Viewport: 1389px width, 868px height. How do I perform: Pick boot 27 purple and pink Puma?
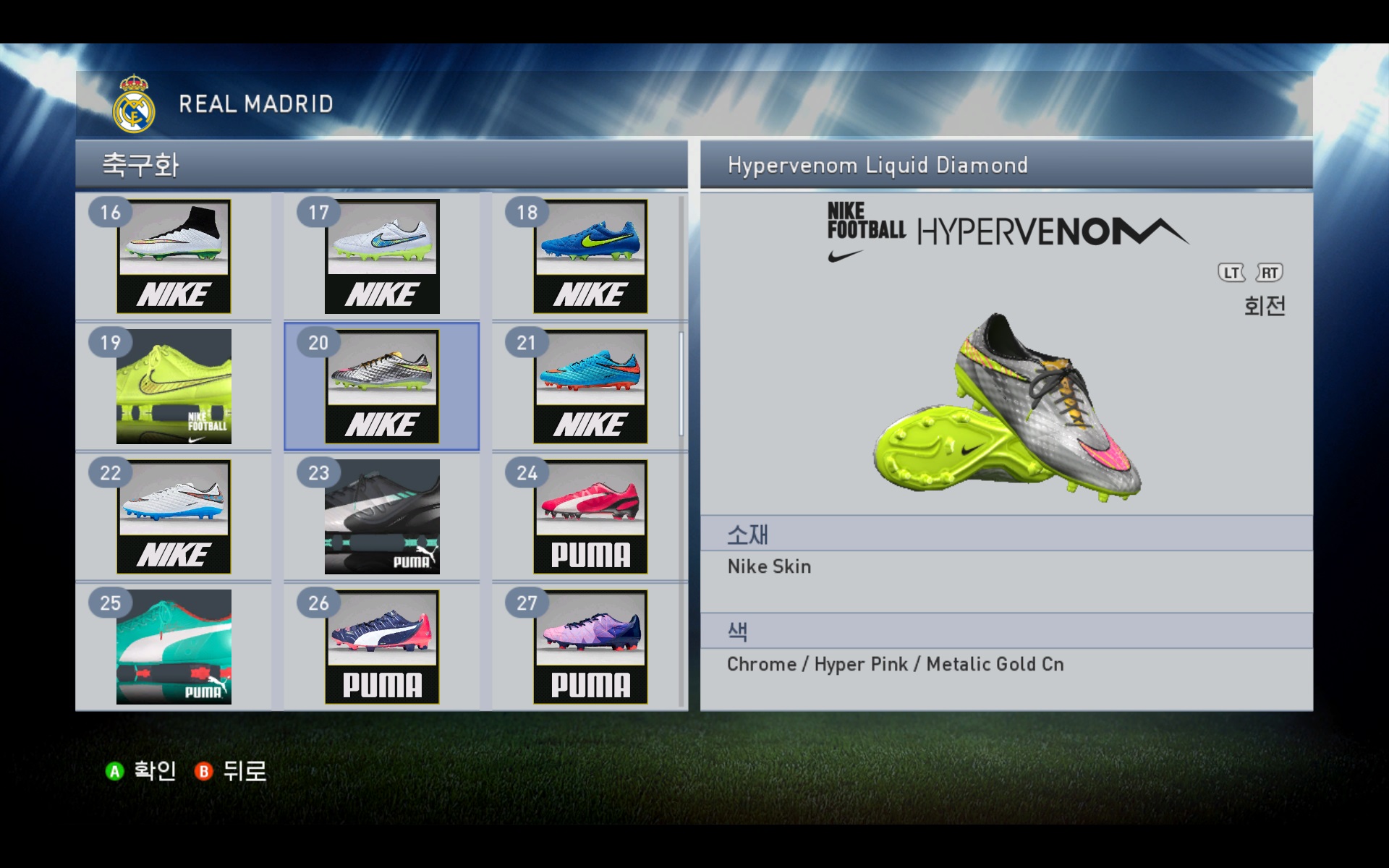590,647
